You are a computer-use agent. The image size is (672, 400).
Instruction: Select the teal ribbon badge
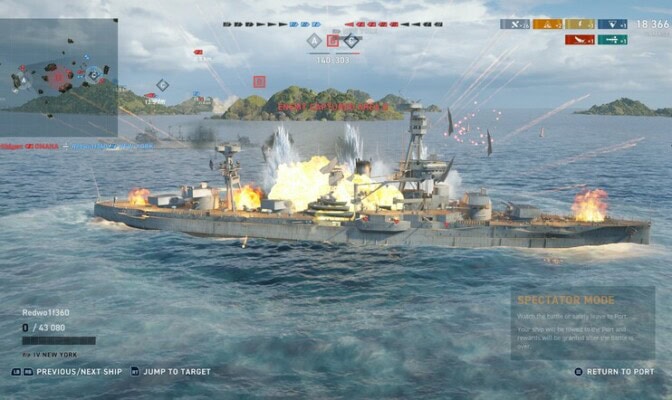coord(612,40)
